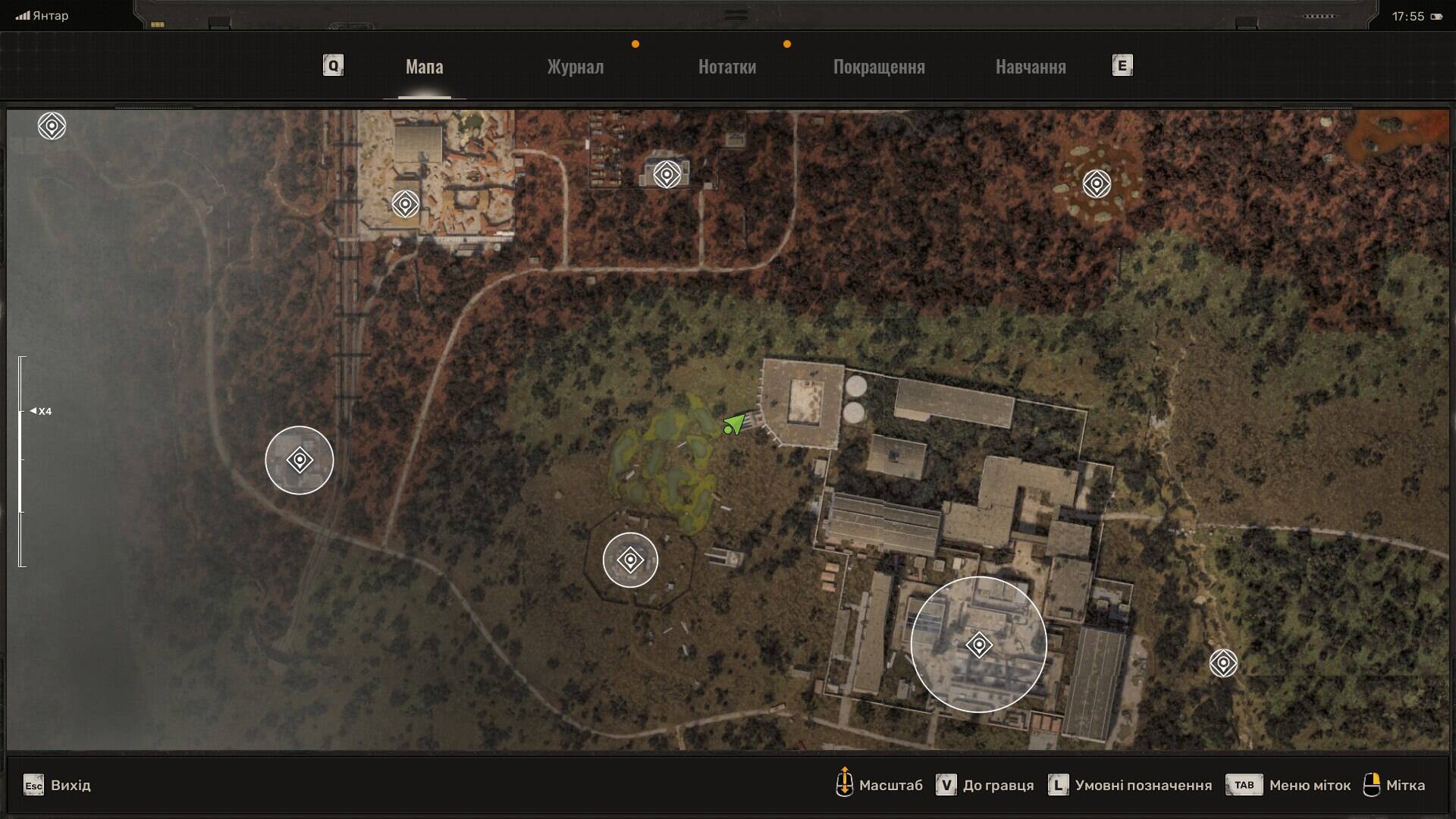Click the circled marker in the octagonal enclosure
The image size is (1456, 819).
[630, 560]
